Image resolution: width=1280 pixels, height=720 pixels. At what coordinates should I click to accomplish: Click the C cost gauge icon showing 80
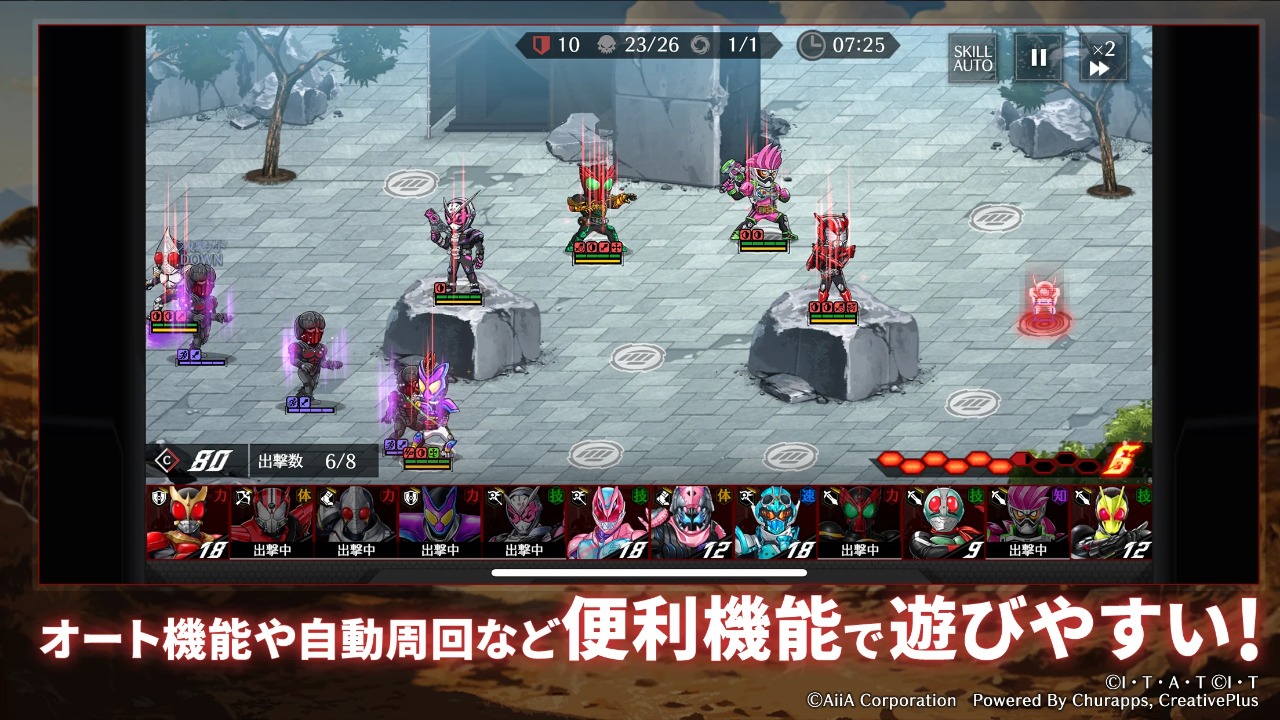tap(166, 461)
